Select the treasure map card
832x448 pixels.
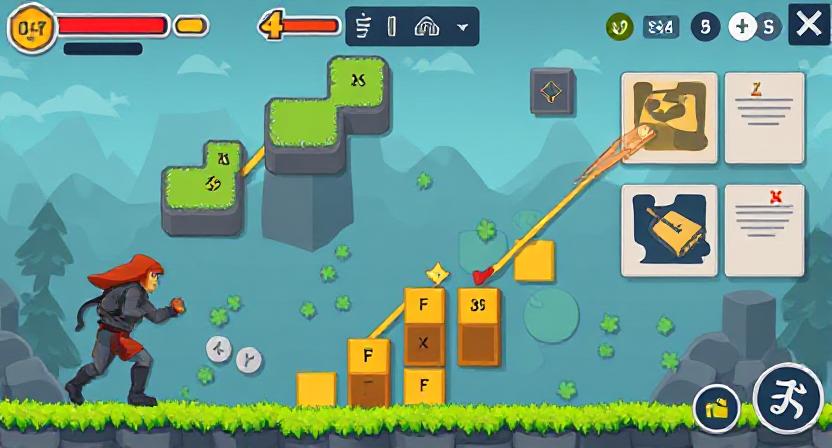coord(669,118)
